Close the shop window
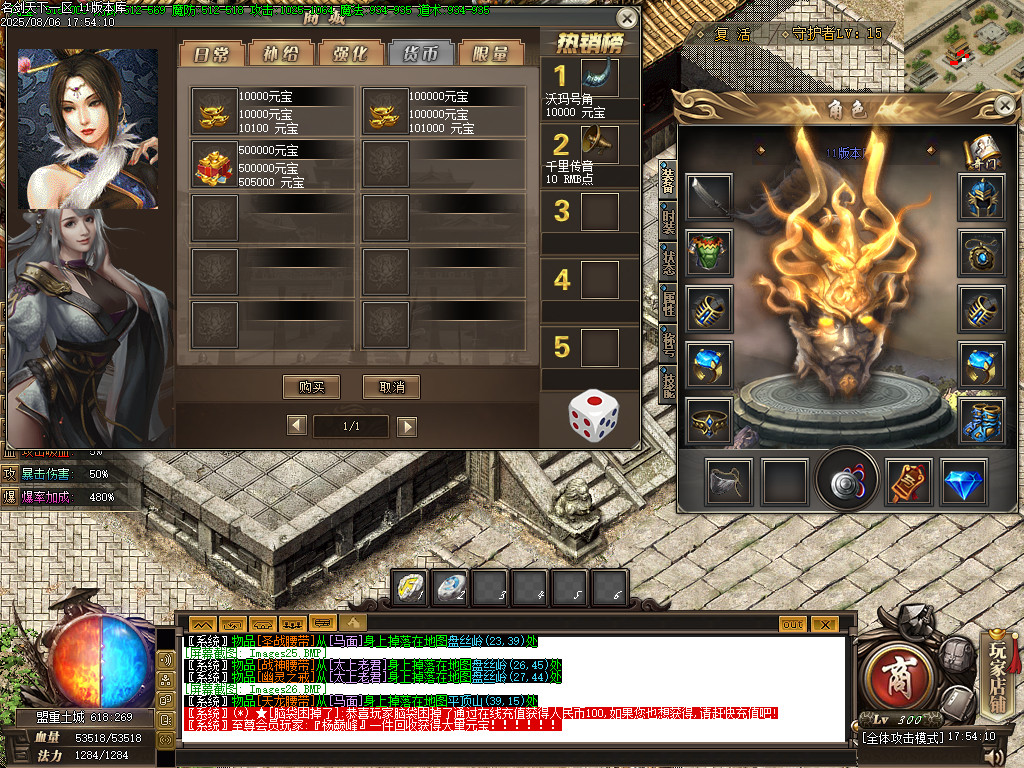The height and width of the screenshot is (768, 1024). tap(627, 18)
